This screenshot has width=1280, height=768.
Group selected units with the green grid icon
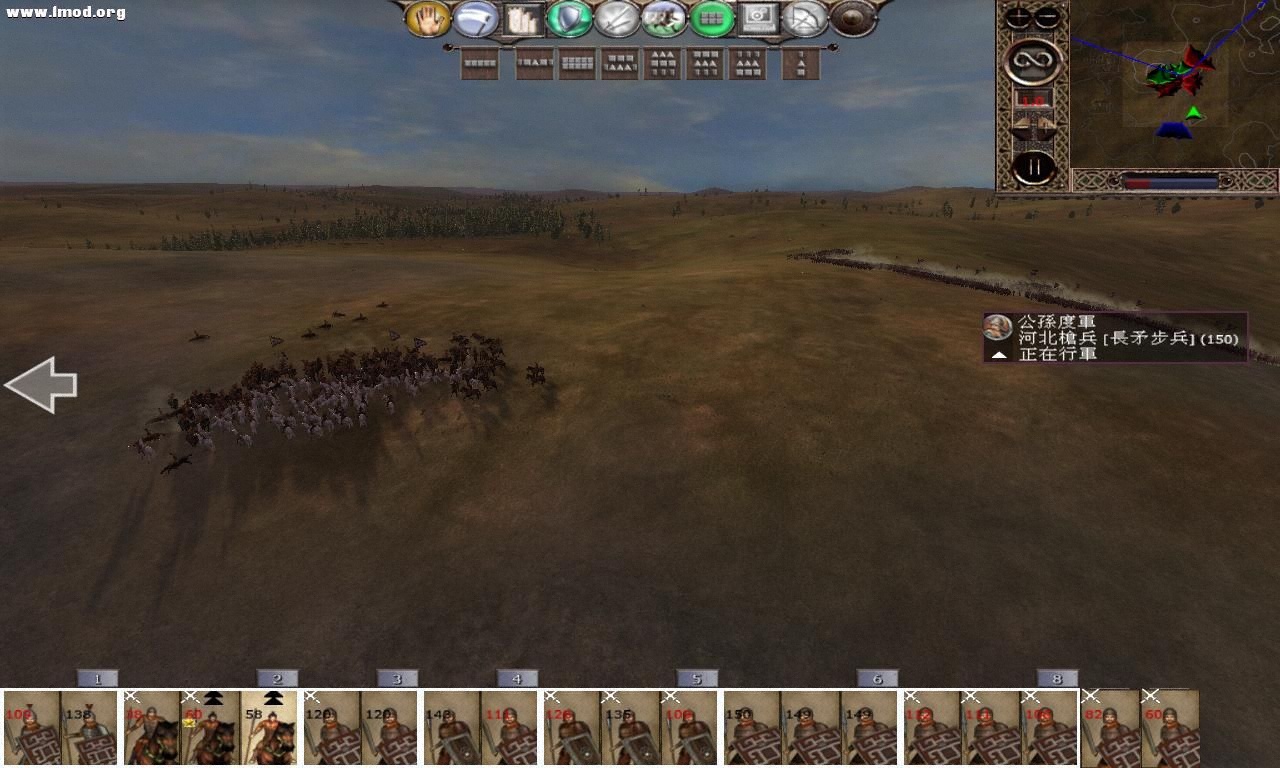pyautogui.click(x=712, y=20)
